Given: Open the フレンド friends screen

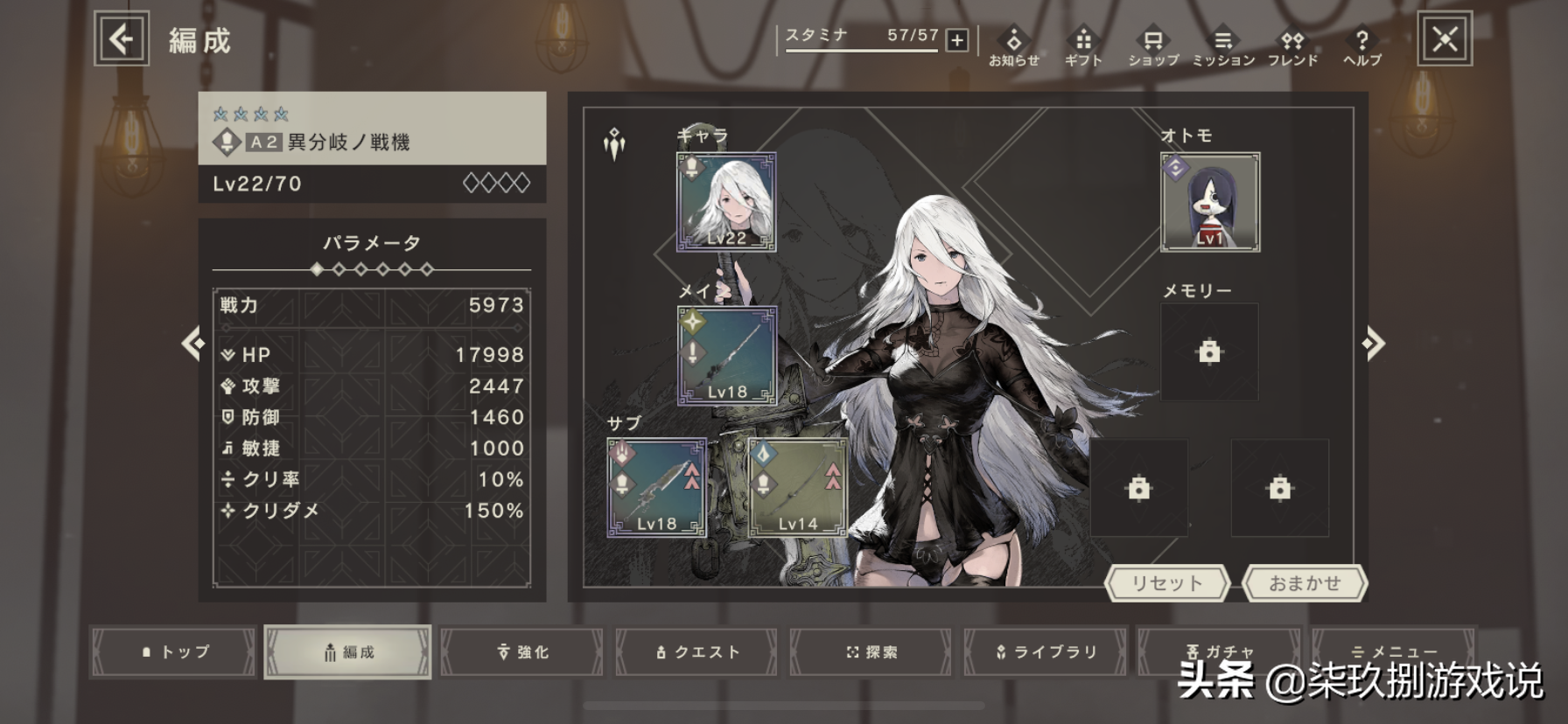Looking at the screenshot, I should [1292, 47].
